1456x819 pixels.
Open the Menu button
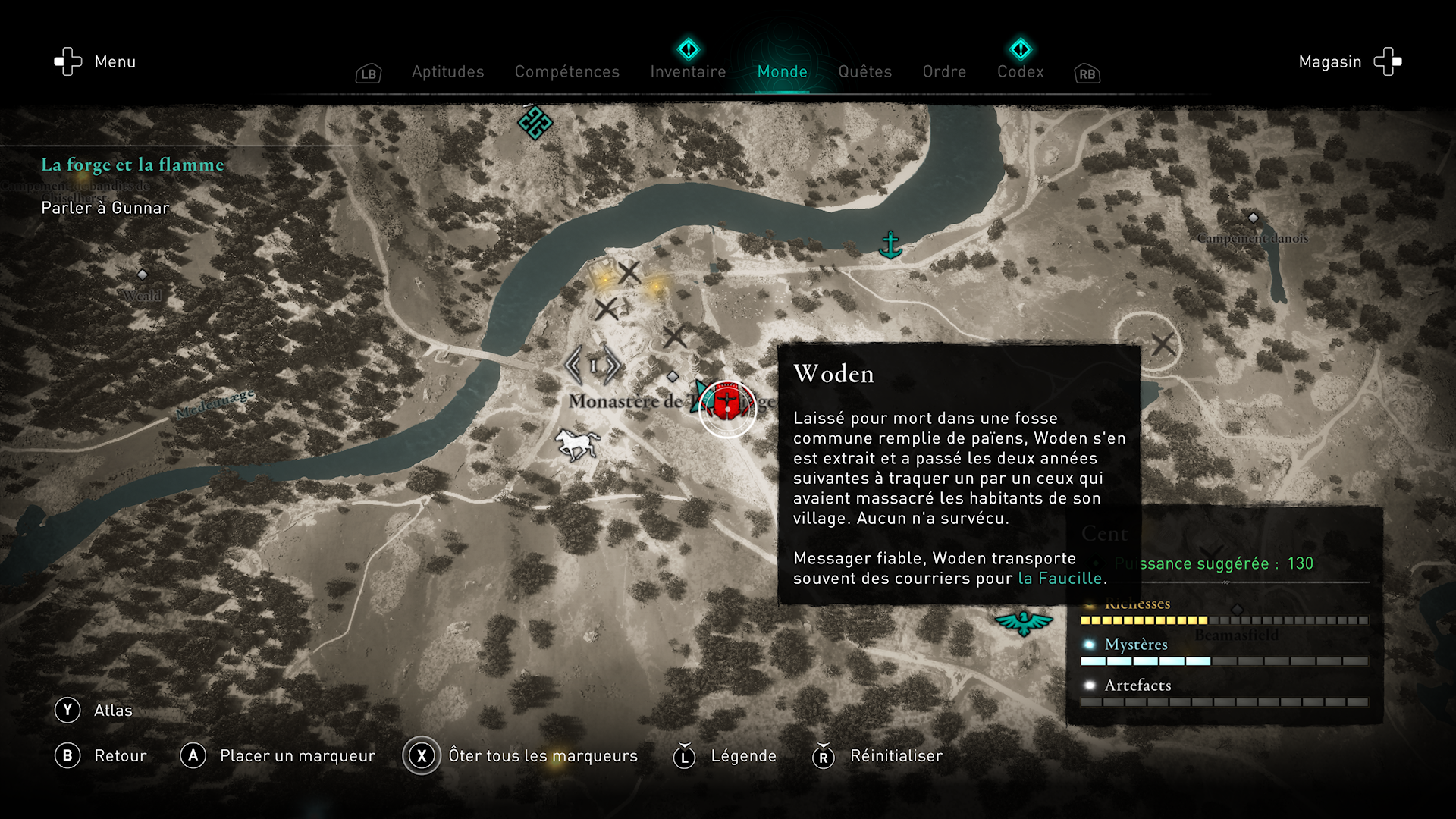coord(95,62)
